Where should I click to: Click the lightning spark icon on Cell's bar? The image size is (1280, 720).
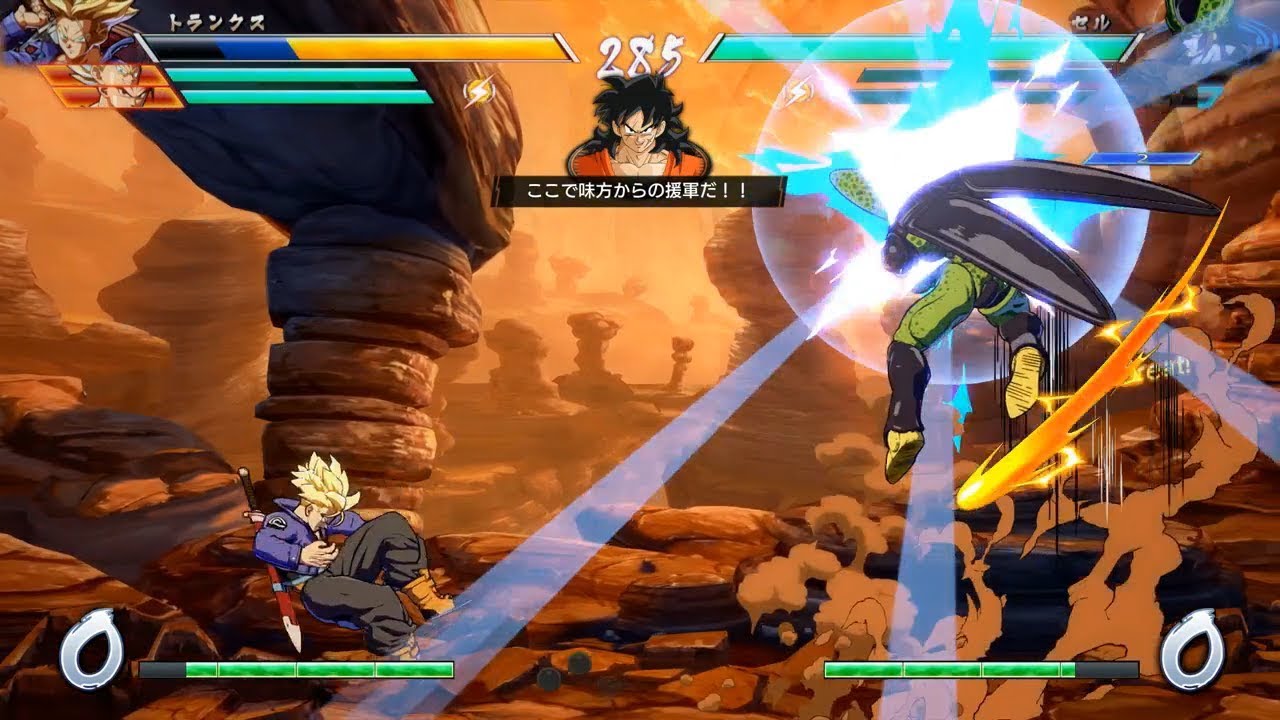point(800,92)
